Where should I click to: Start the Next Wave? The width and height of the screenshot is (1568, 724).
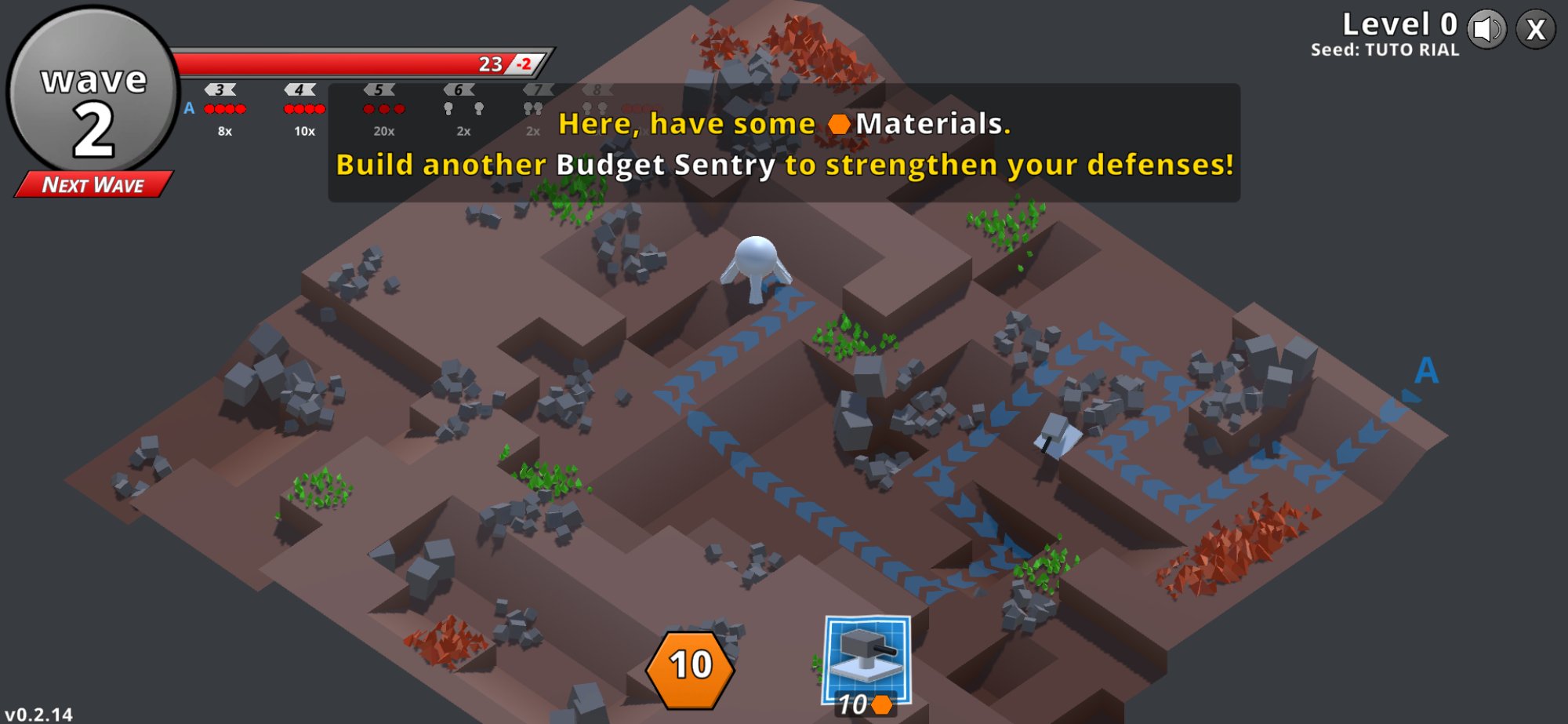(93, 185)
